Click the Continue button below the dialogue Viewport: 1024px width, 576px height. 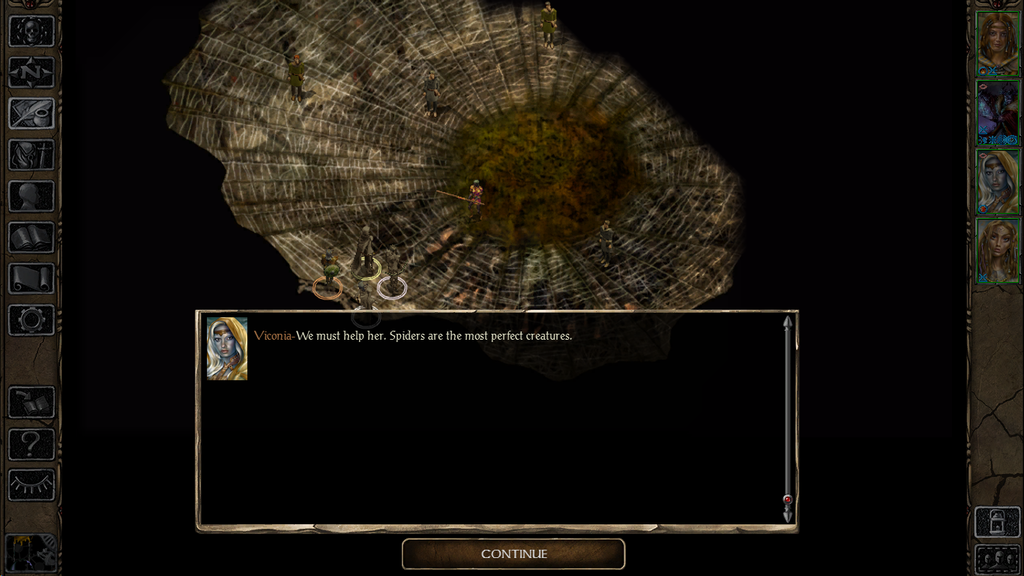point(513,554)
